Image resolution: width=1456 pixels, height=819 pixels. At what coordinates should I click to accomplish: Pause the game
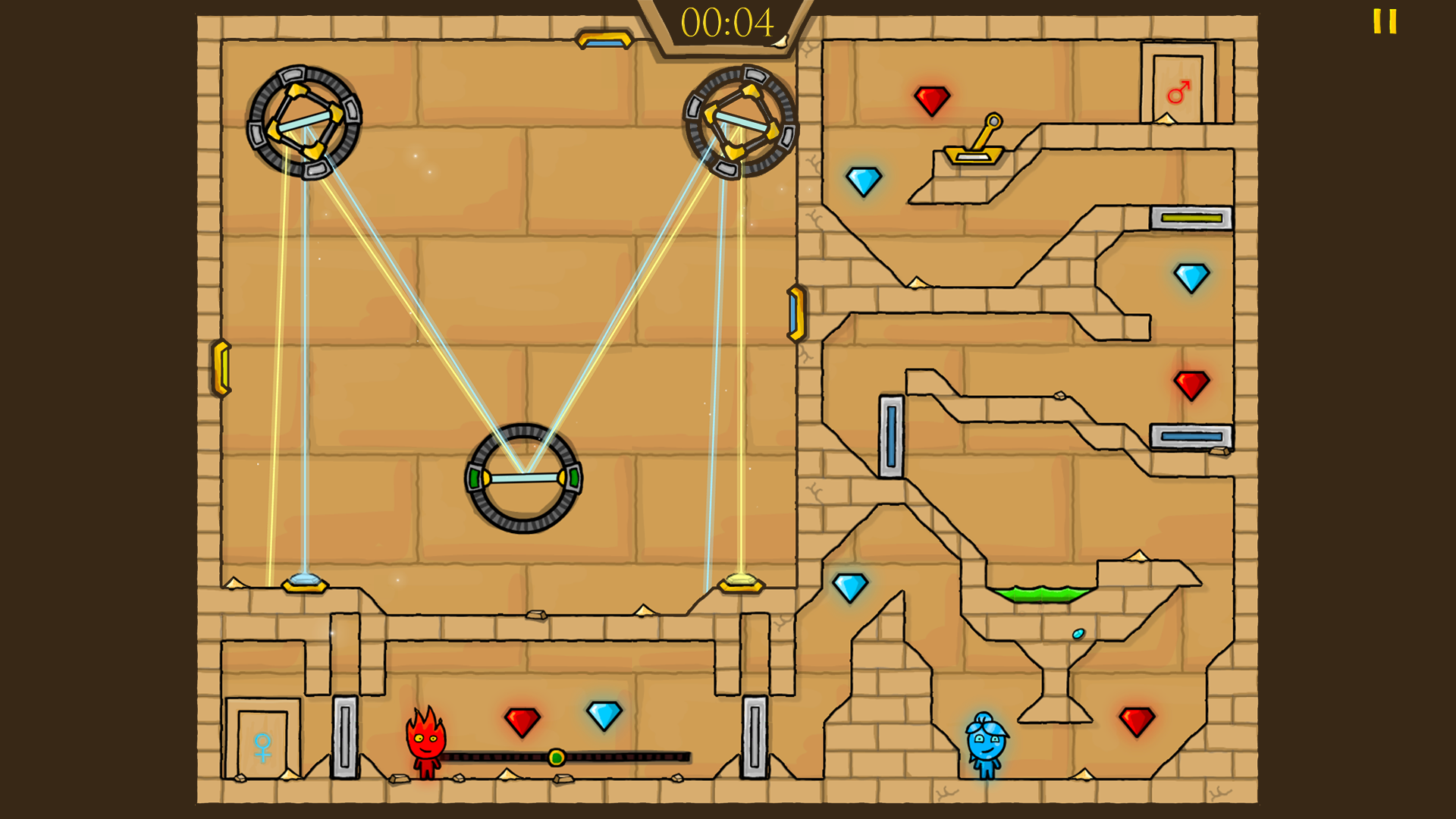1385,23
